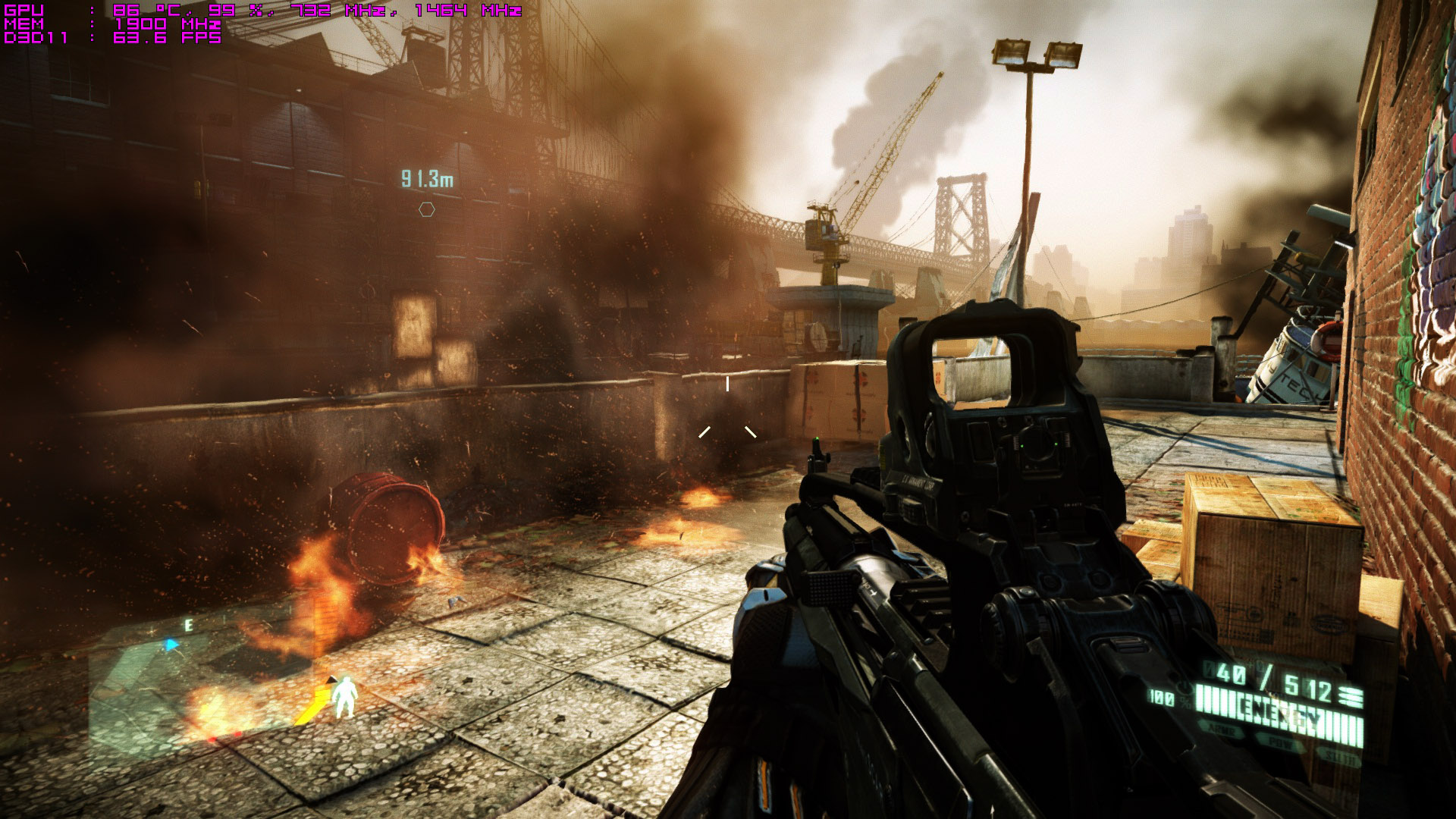Screen dimensions: 1456x819
Task: Click the white nanosuit figure icon
Action: (x=347, y=698)
